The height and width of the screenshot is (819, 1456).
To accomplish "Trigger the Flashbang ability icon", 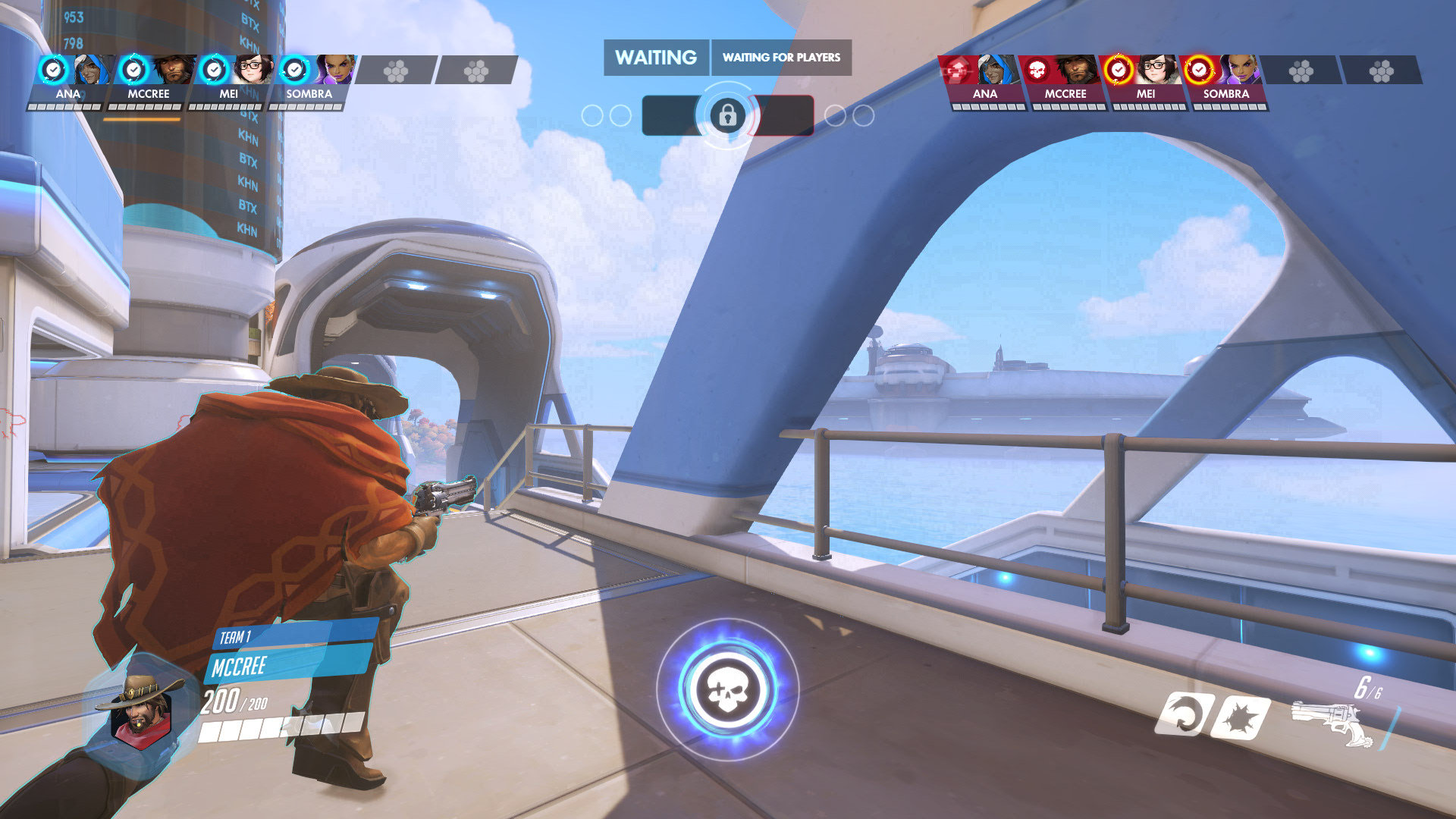I will [1241, 716].
